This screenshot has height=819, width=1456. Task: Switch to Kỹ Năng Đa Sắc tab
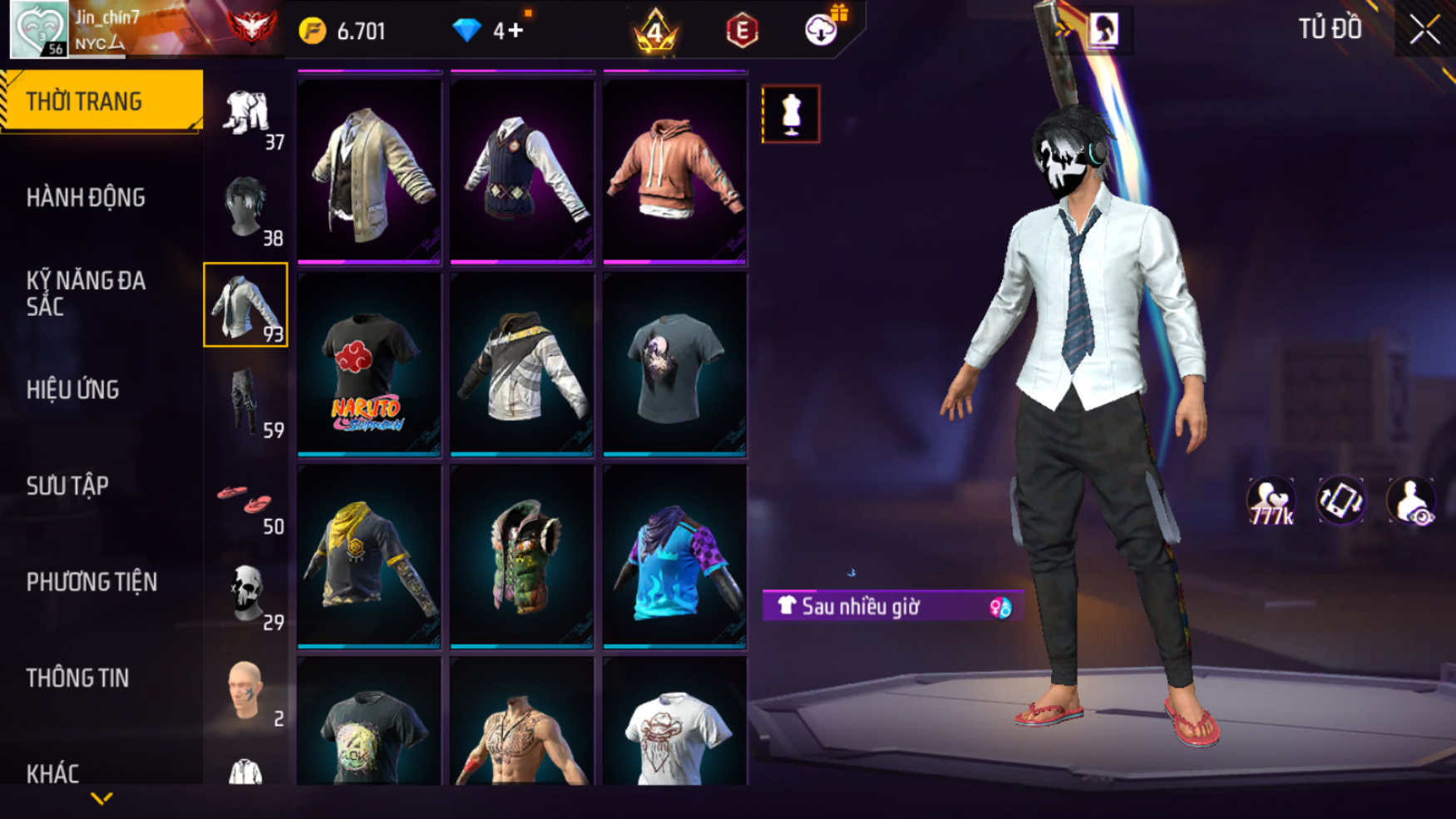coord(86,294)
